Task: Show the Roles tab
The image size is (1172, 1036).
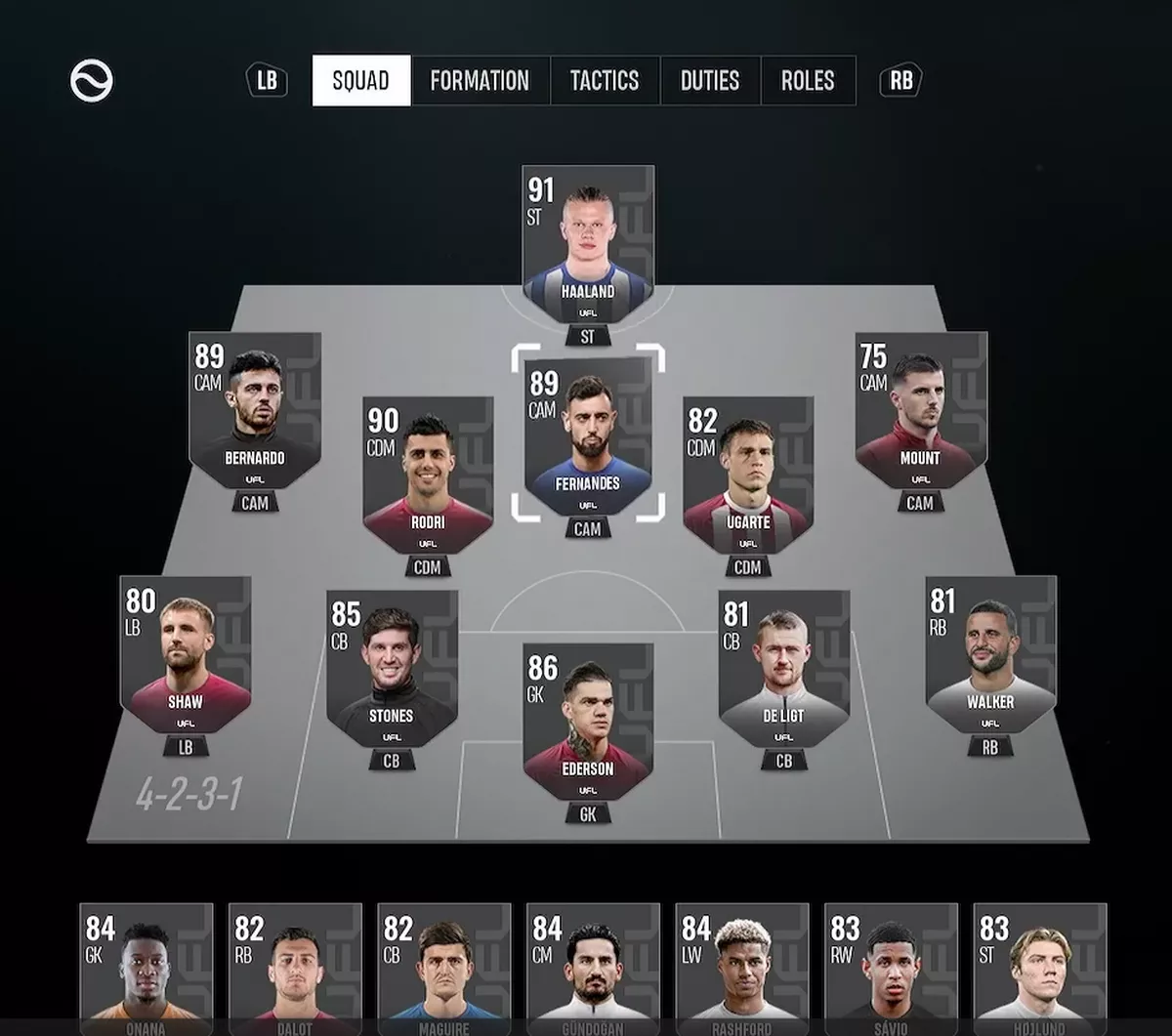Action: click(808, 80)
